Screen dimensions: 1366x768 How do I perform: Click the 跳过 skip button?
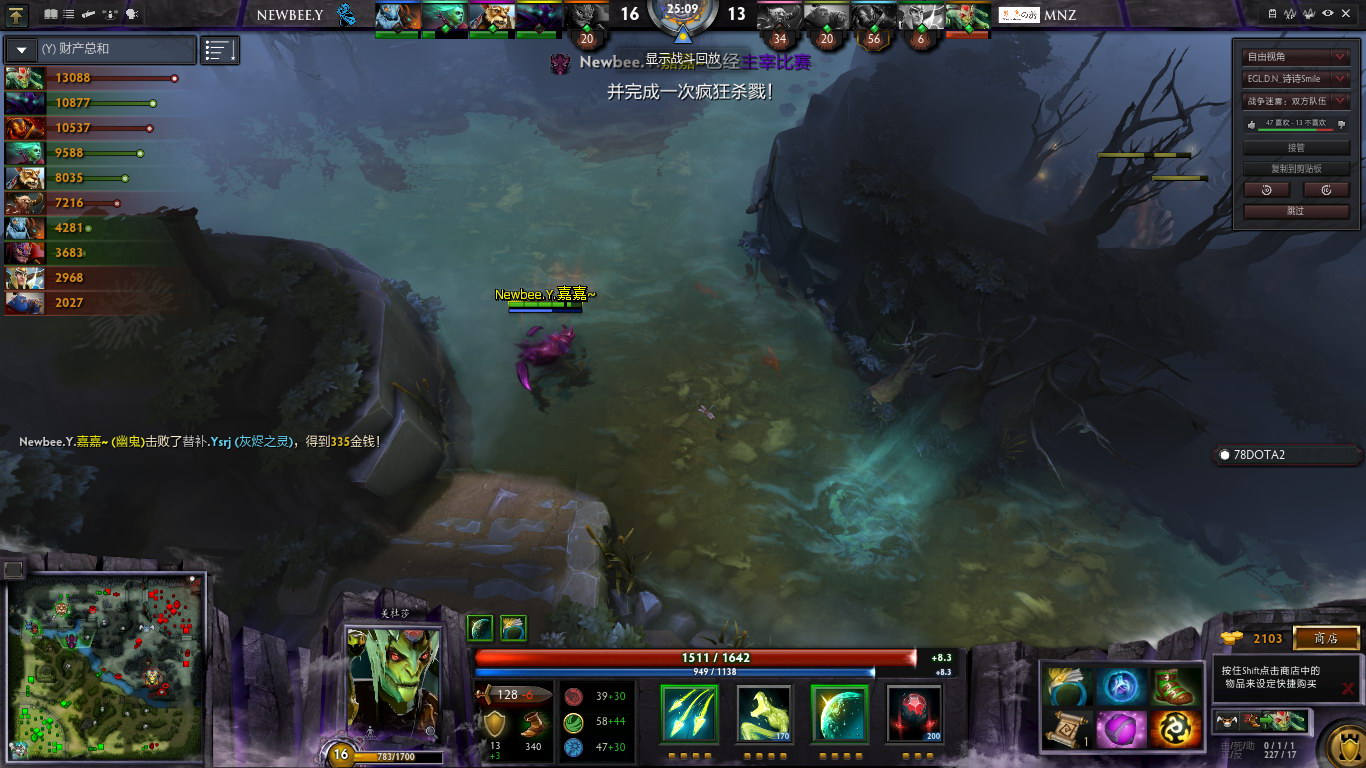point(1296,211)
